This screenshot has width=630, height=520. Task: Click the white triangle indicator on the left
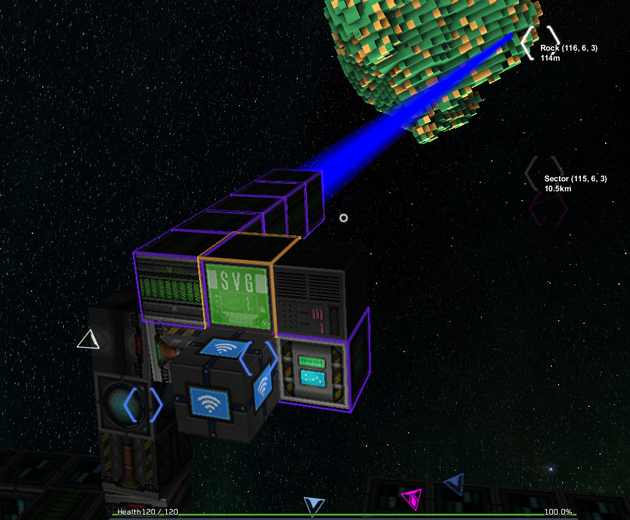pyautogui.click(x=89, y=340)
